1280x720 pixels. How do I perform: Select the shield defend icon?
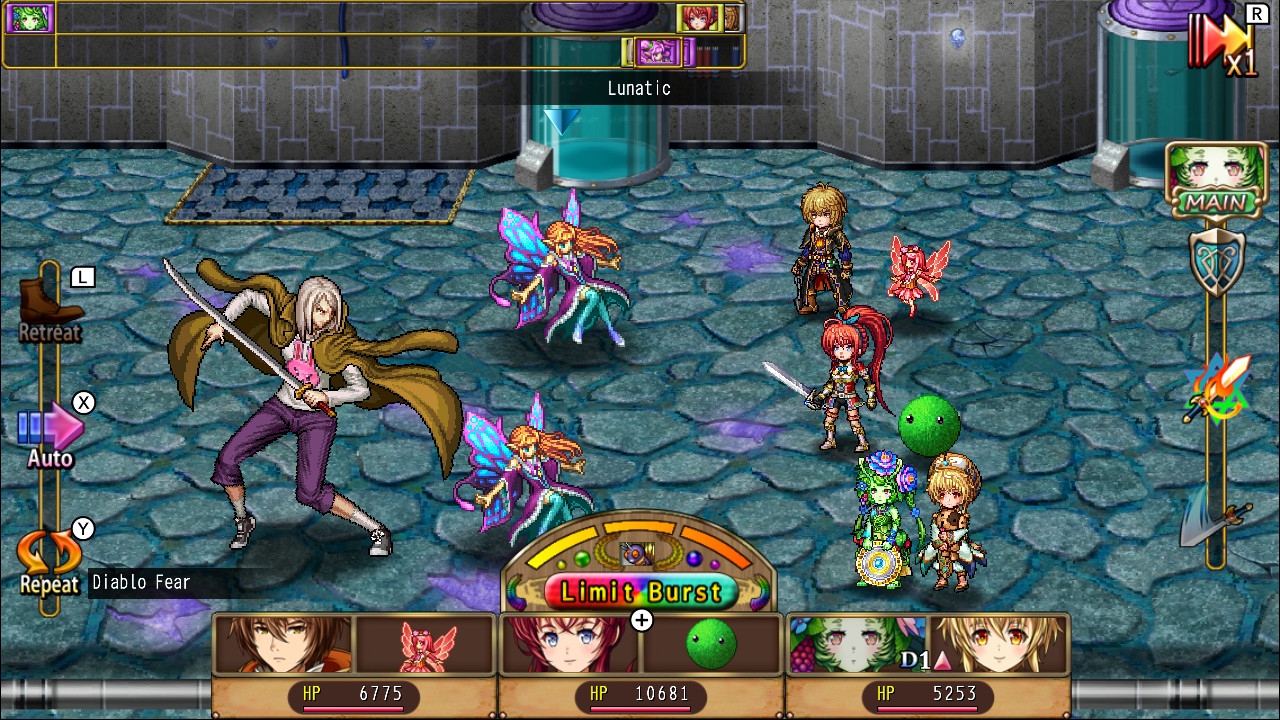[x=1216, y=262]
